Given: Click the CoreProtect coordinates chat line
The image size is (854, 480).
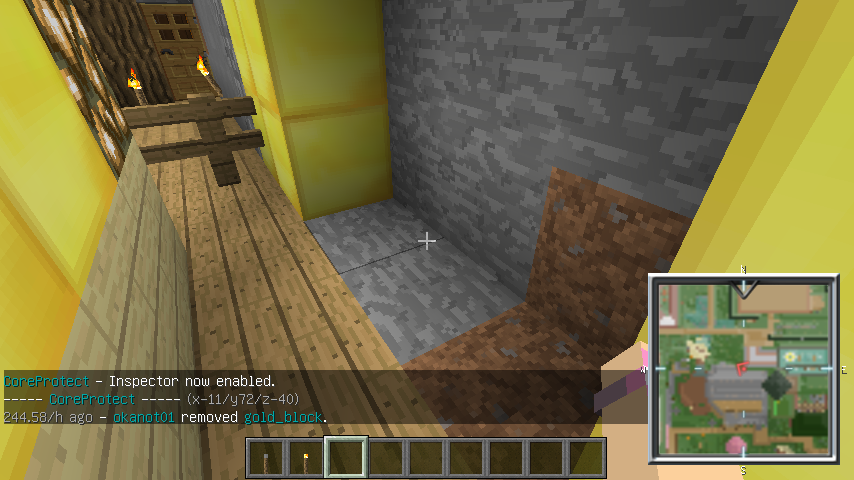Looking at the screenshot, I should point(152,399).
